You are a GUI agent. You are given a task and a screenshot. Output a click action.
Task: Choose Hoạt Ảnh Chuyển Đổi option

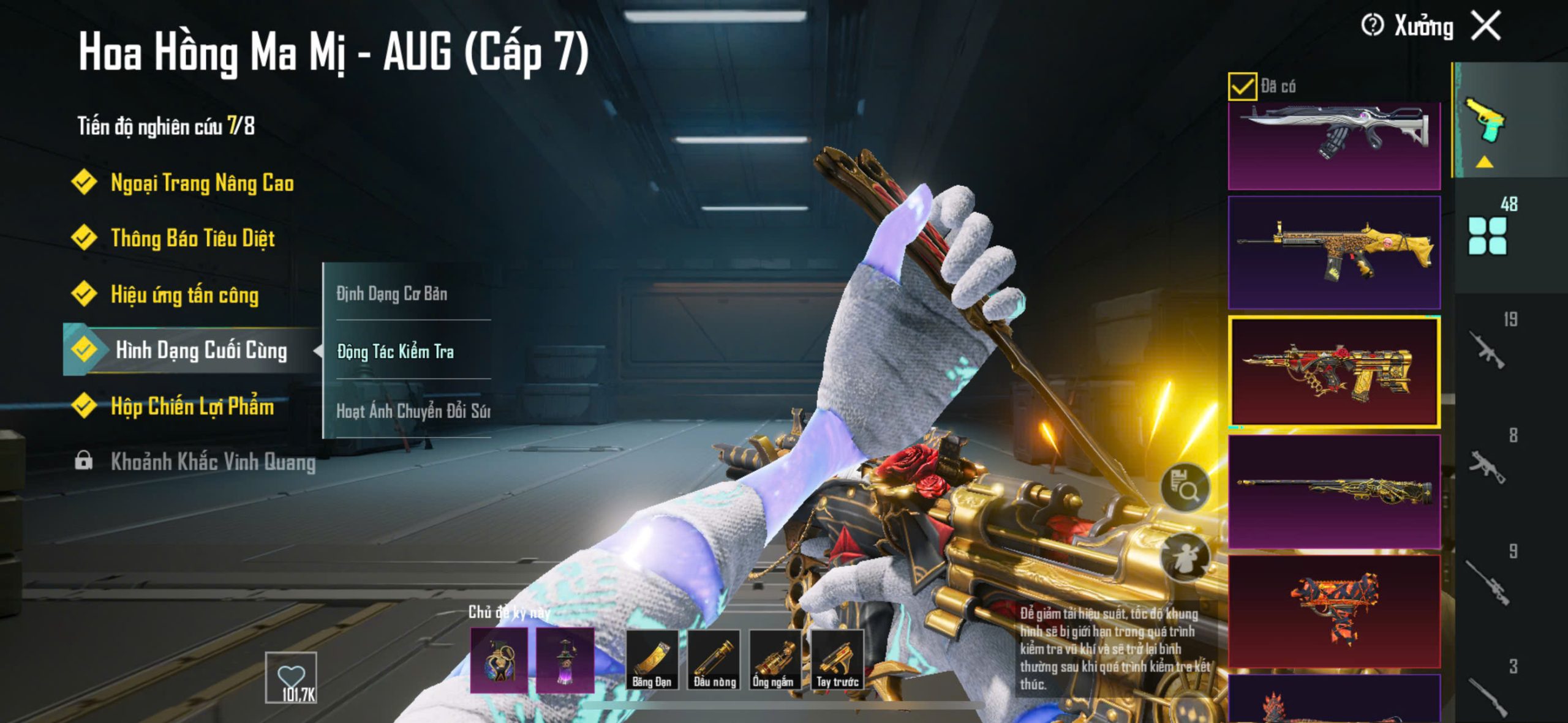[x=413, y=410]
